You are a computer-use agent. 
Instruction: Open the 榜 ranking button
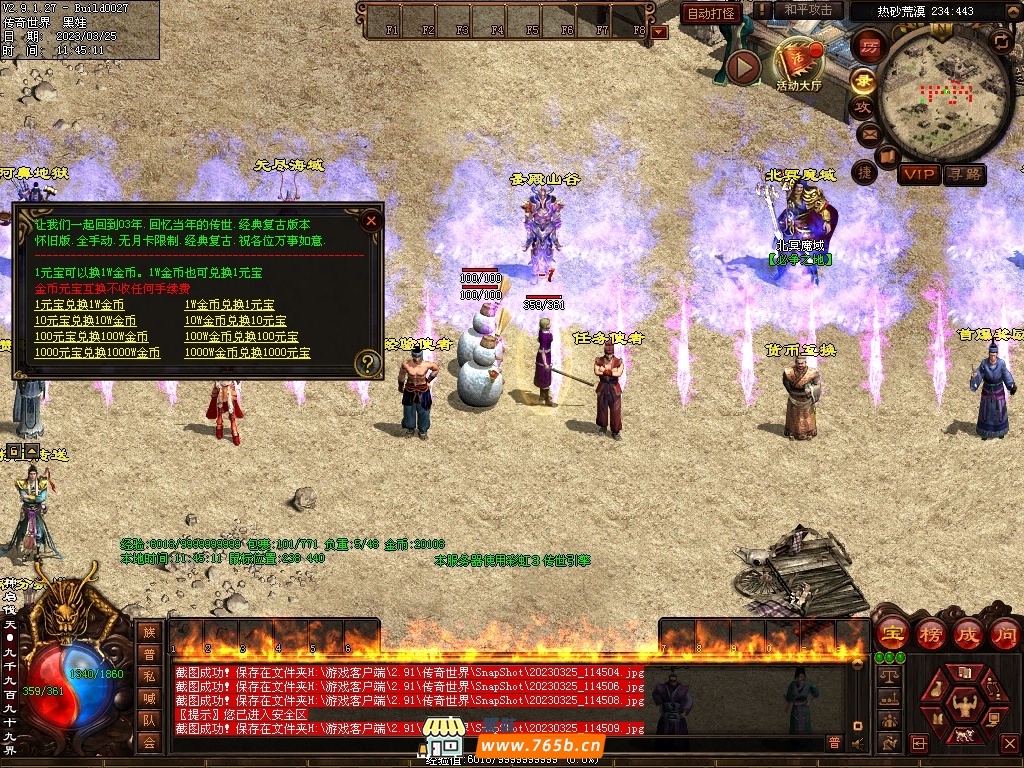point(930,634)
